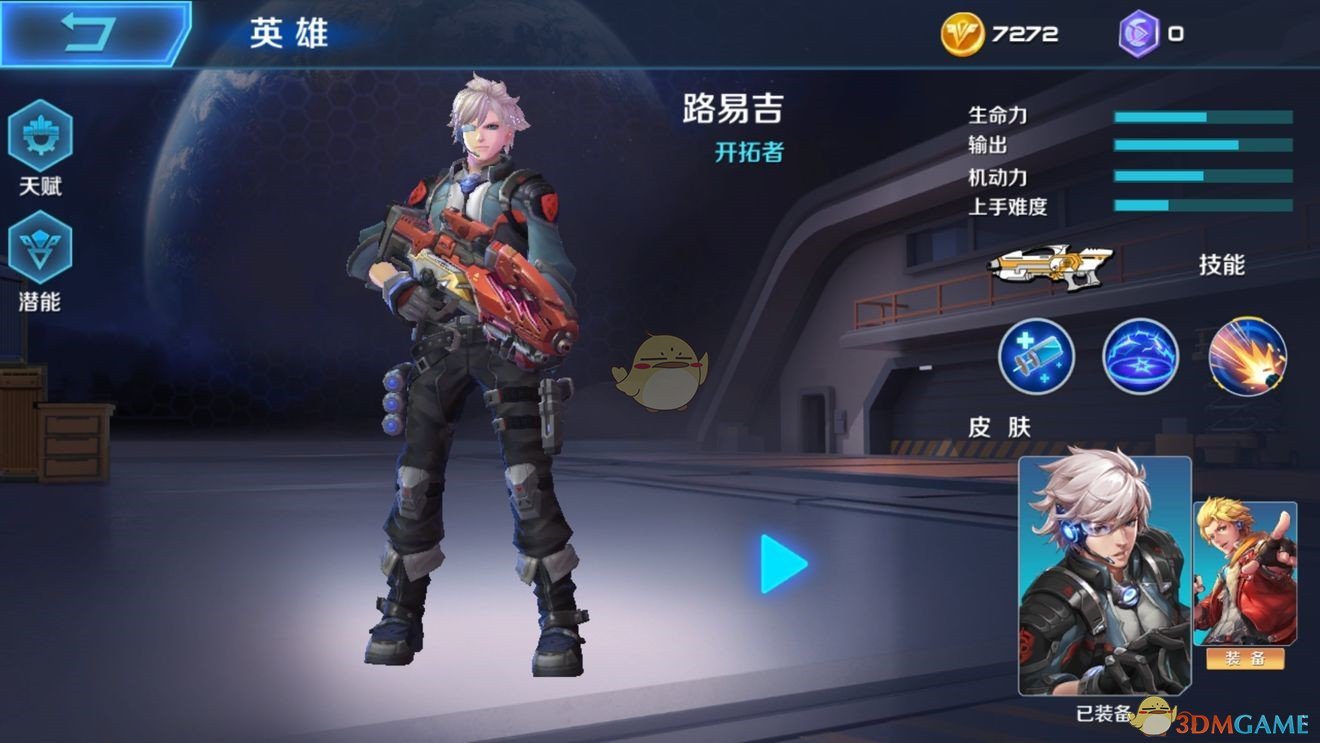Screen dimensions: 1320x743
Task: View the explosive blast skill
Action: tap(1247, 356)
